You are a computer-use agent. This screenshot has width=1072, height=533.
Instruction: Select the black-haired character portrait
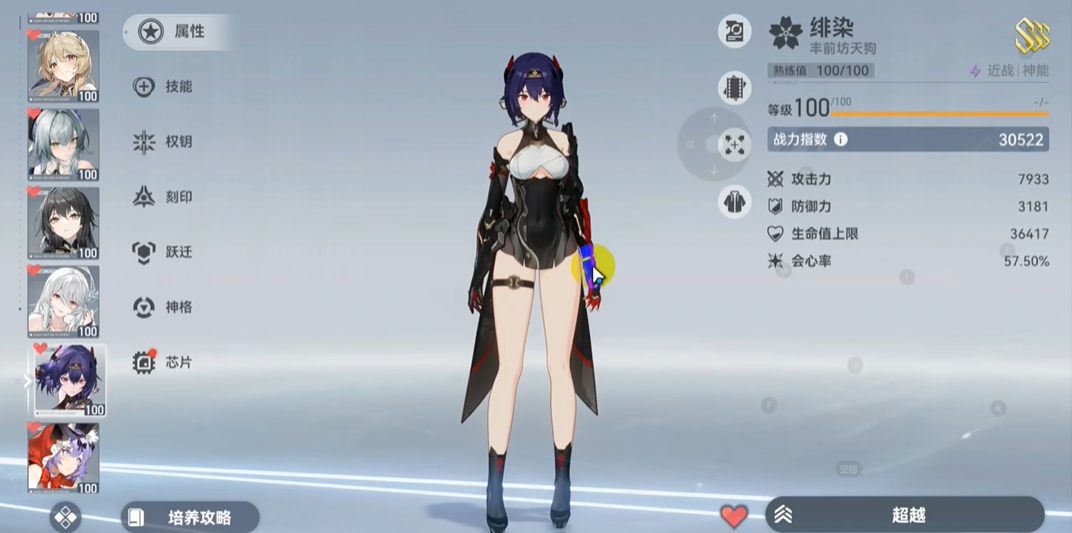[64, 223]
